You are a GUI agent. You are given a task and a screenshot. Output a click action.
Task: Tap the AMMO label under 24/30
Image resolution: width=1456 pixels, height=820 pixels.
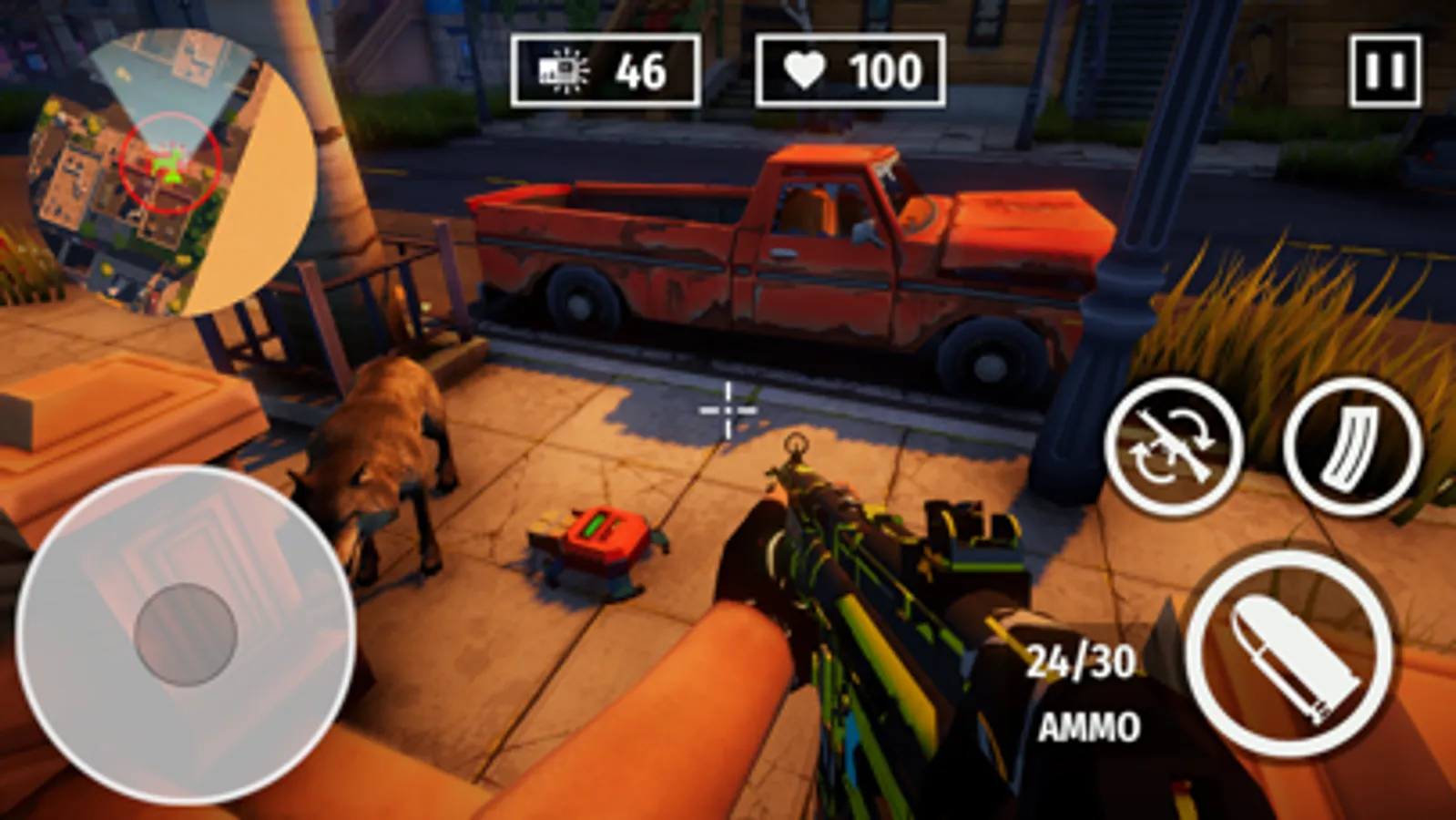click(x=1089, y=725)
